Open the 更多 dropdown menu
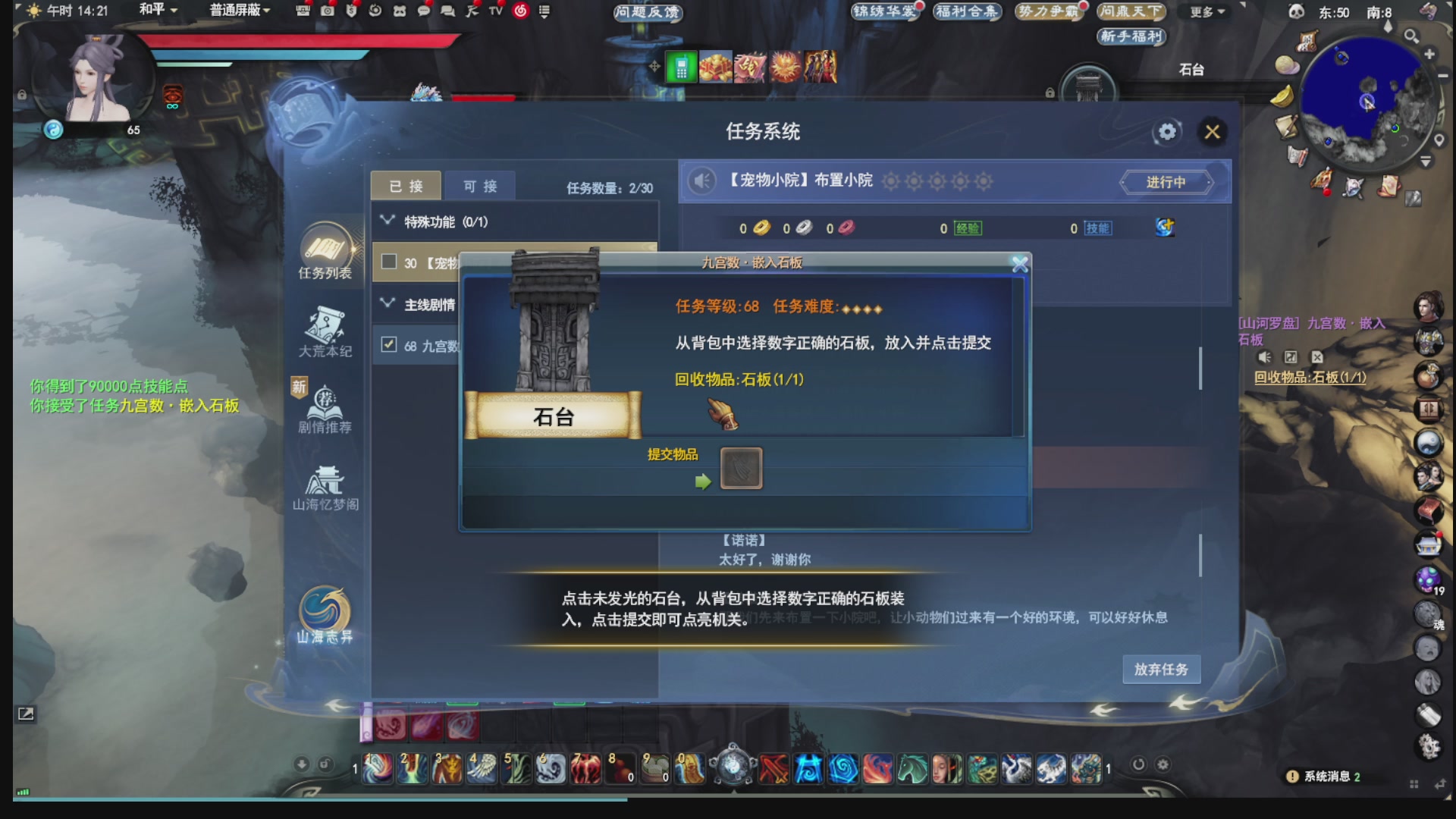Image resolution: width=1456 pixels, height=819 pixels. tap(1204, 11)
